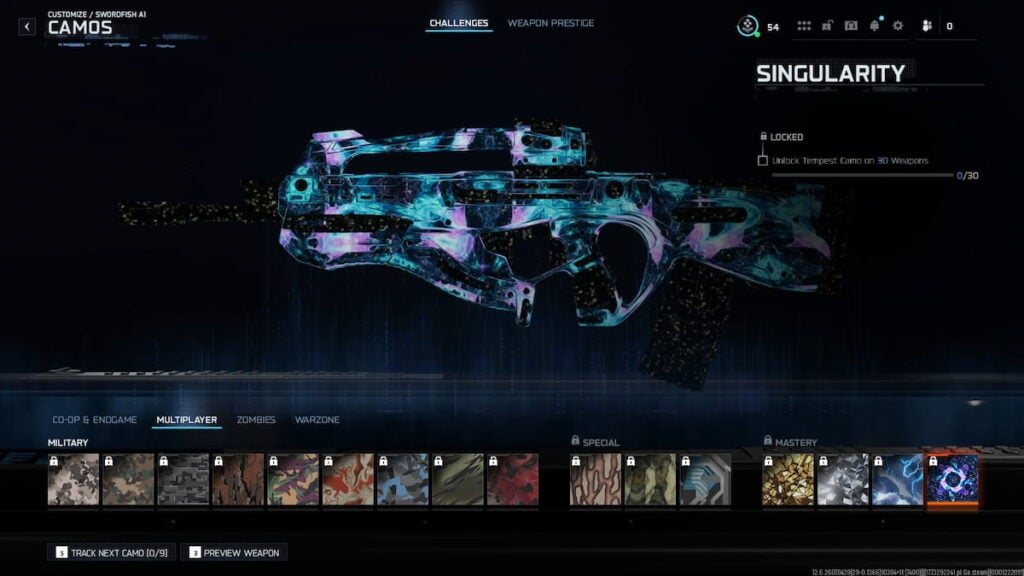Open the notifications bell icon

coord(875,26)
